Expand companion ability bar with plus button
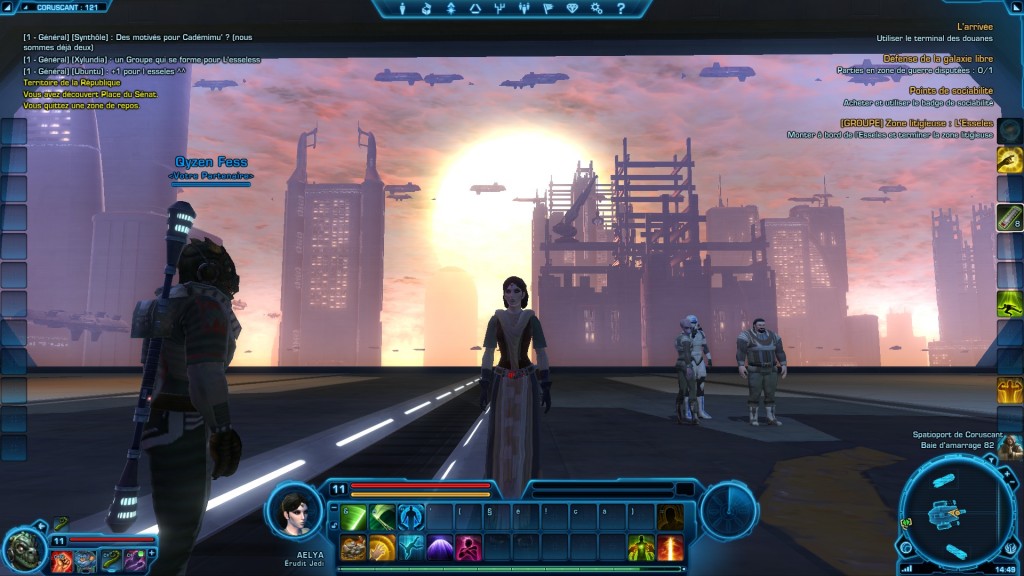The width and height of the screenshot is (1024, 576). 153,552
